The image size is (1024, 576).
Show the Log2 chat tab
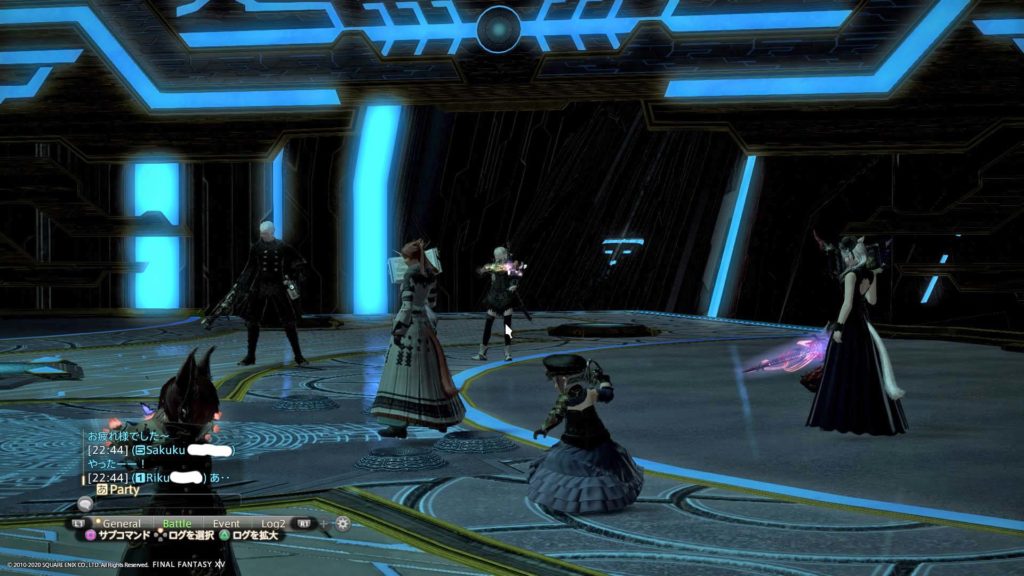click(x=273, y=523)
